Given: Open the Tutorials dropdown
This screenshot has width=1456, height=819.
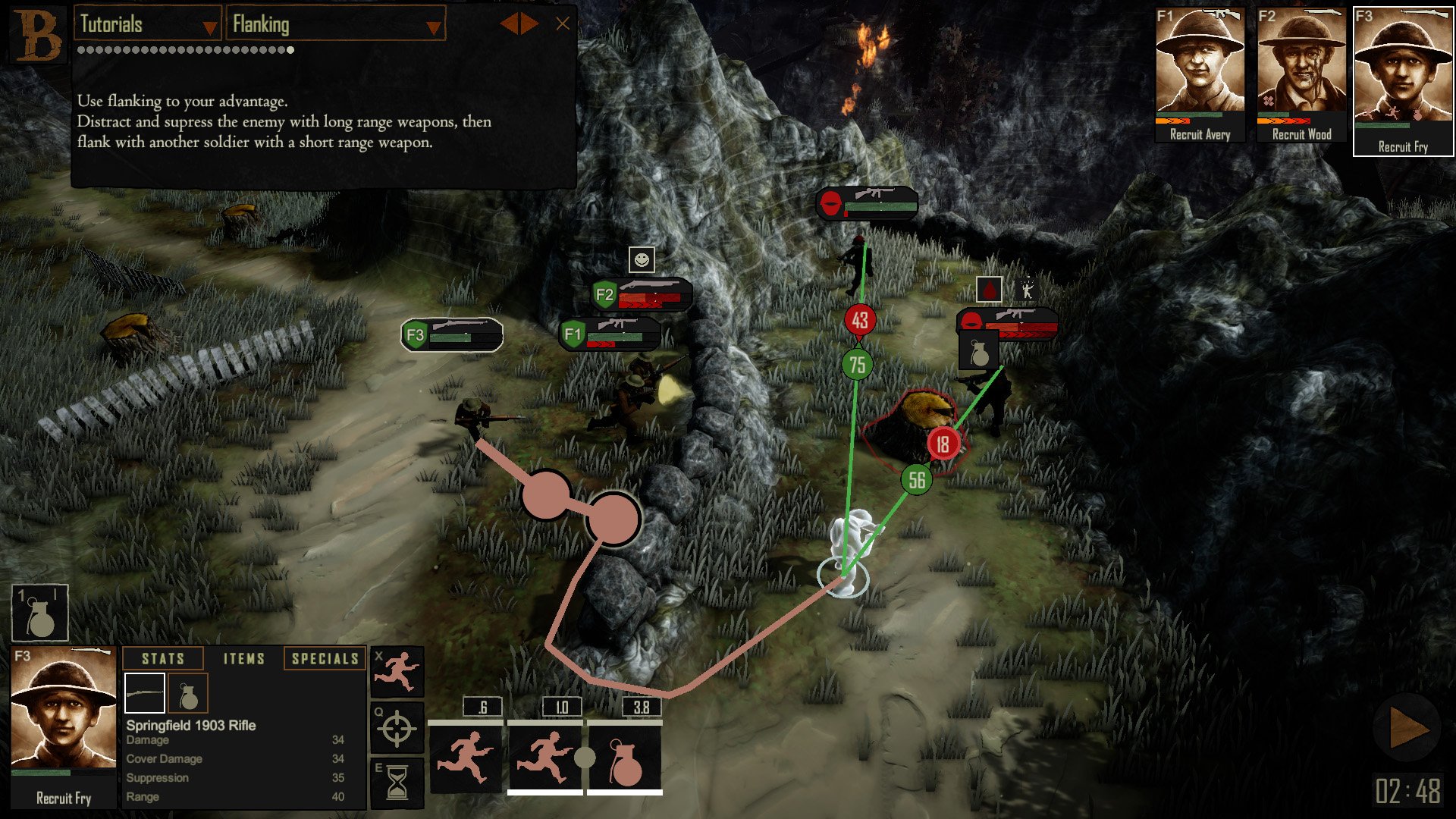Looking at the screenshot, I should click(x=148, y=25).
